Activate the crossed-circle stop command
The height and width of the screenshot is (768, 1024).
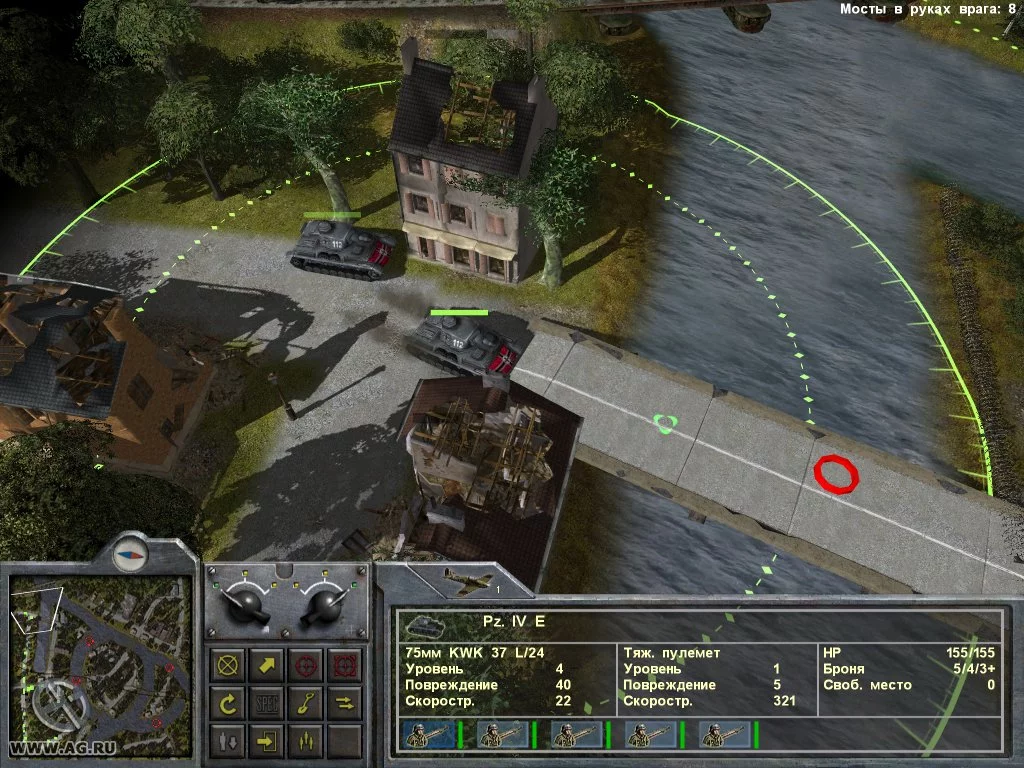tap(227, 665)
